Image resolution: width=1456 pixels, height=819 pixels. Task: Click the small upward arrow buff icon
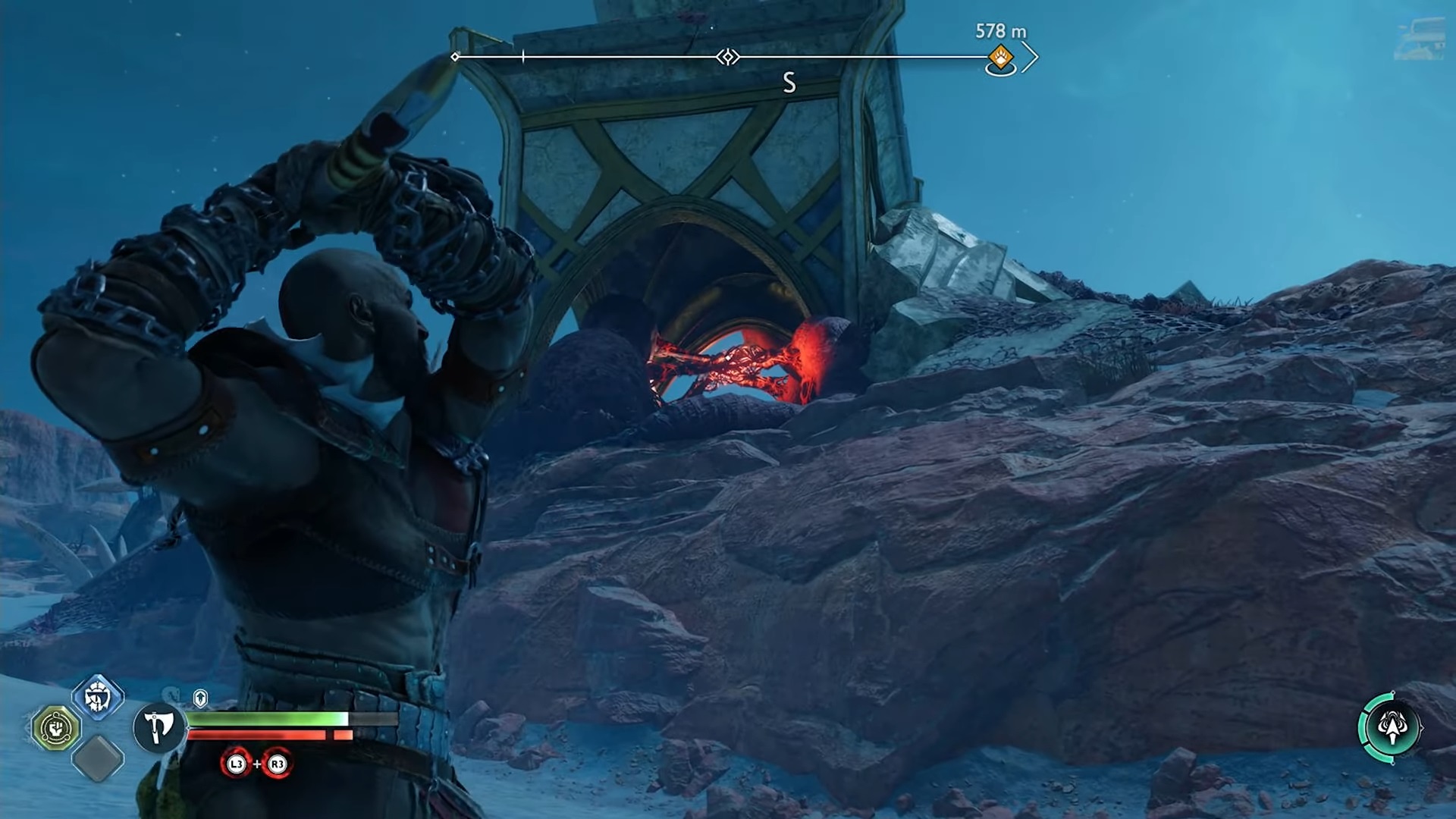[200, 697]
